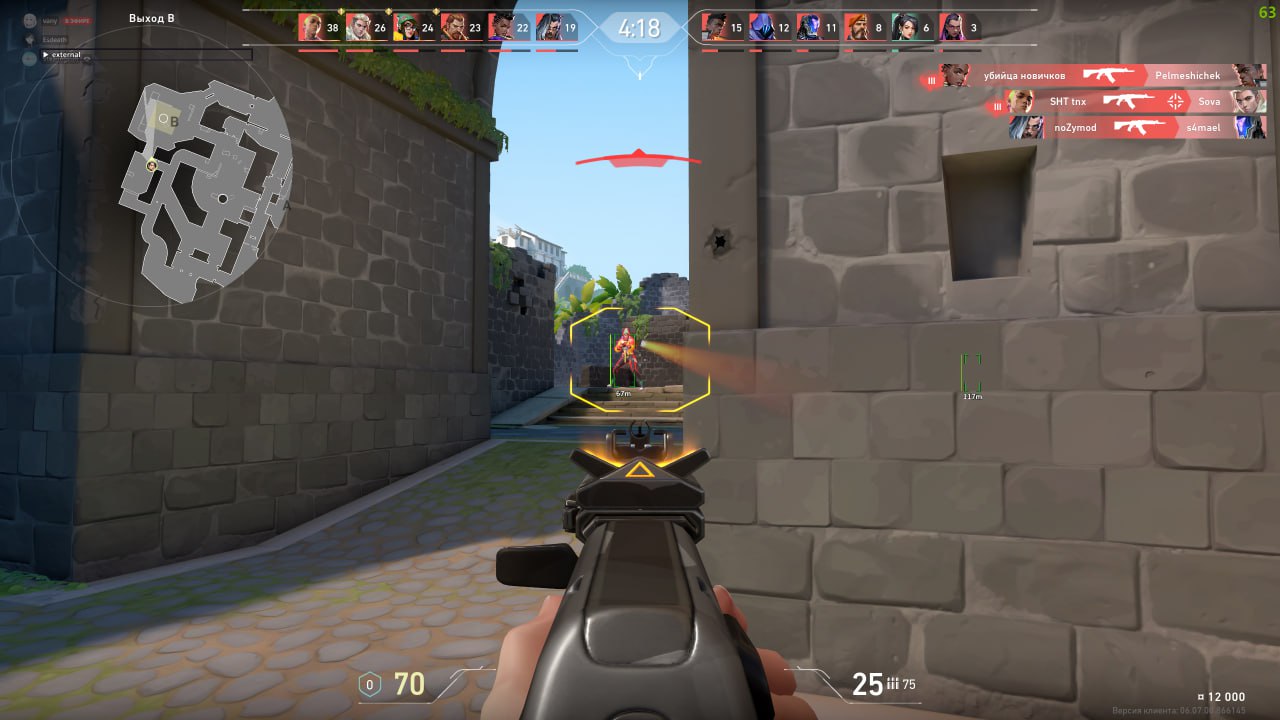Screen dimensions: 1280x720
Task: Click Esdeath's avatar in the left sidebar
Action: (30, 39)
